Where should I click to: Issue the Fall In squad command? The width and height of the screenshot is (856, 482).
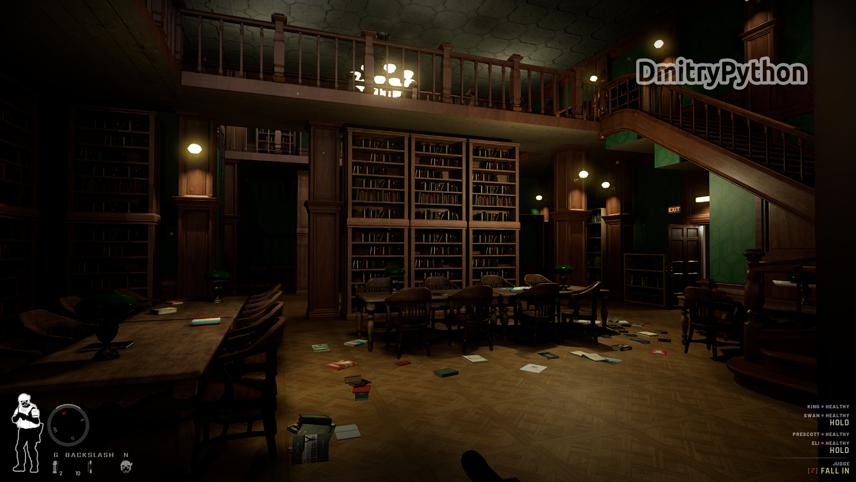[x=834, y=471]
